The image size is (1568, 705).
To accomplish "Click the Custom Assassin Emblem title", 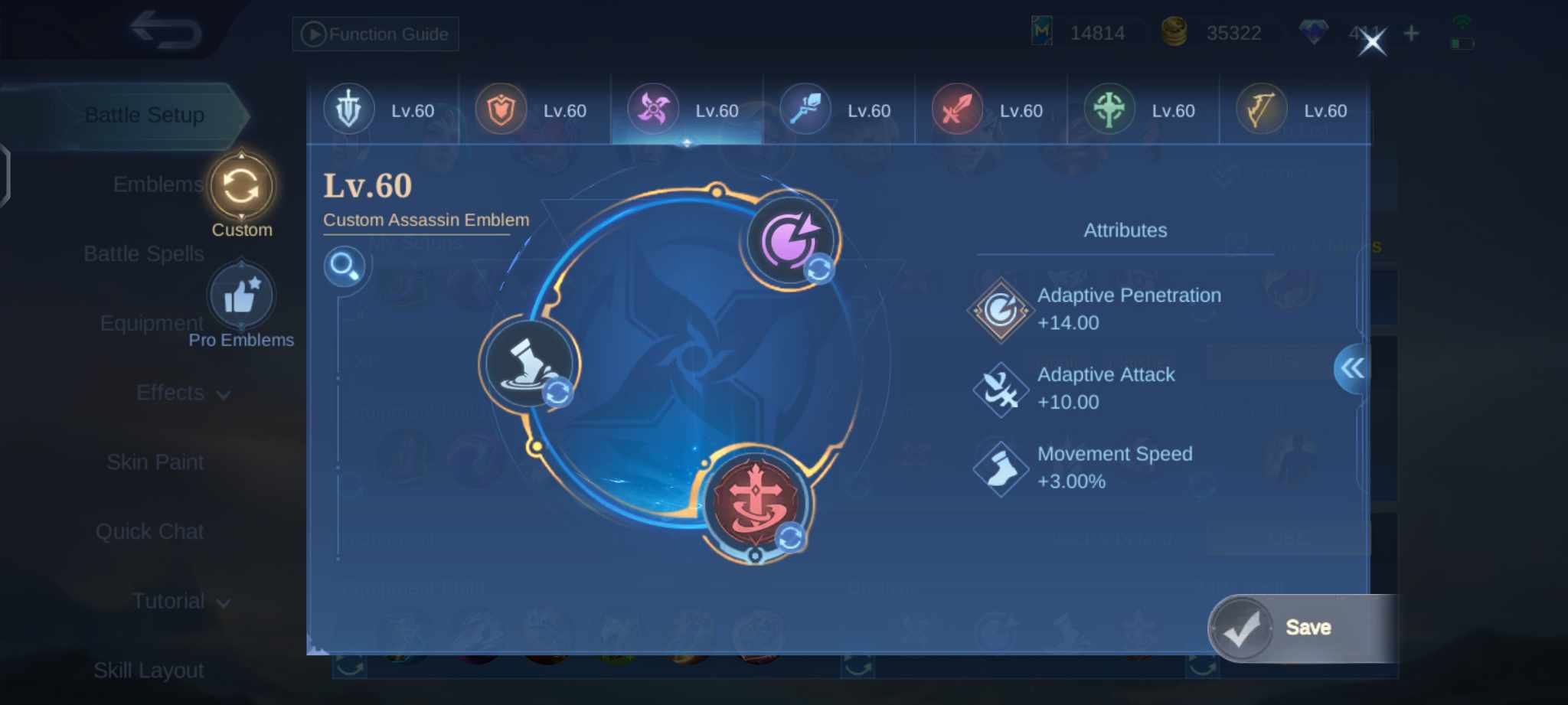I will tap(426, 220).
